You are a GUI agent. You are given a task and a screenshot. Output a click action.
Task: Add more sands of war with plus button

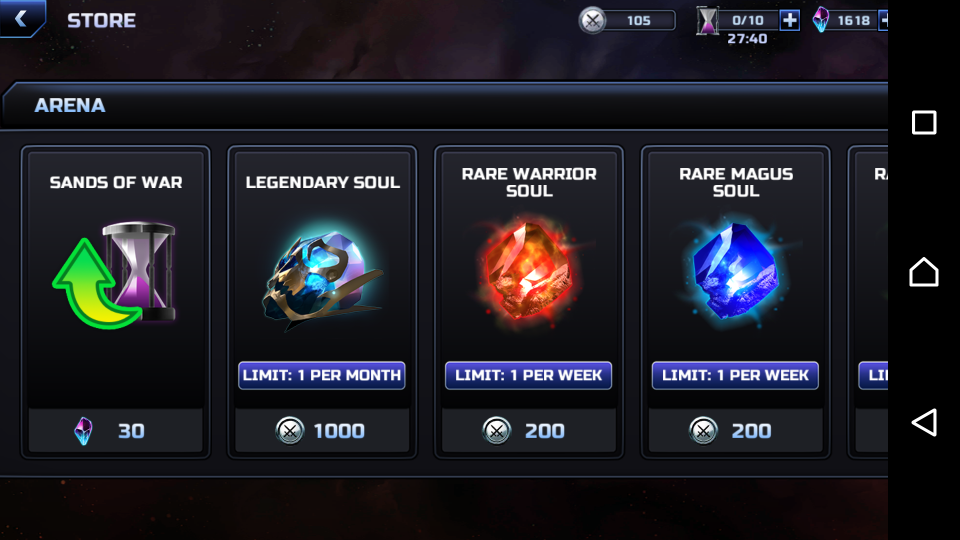[x=789, y=20]
